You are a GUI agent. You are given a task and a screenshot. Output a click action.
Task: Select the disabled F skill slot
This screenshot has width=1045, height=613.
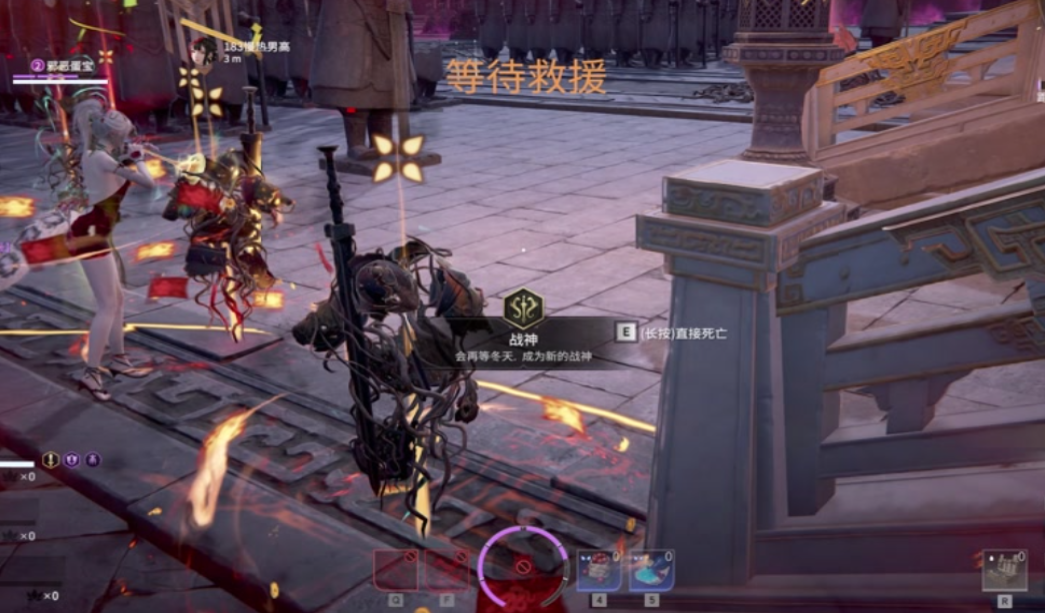(446, 569)
